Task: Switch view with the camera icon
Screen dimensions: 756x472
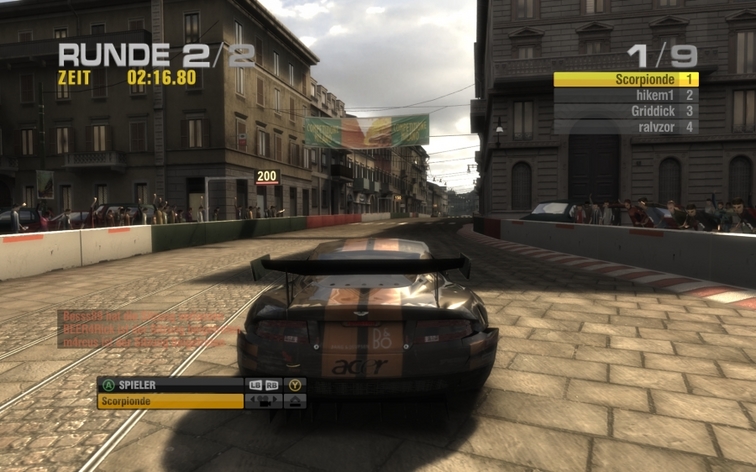Action: [x=264, y=401]
